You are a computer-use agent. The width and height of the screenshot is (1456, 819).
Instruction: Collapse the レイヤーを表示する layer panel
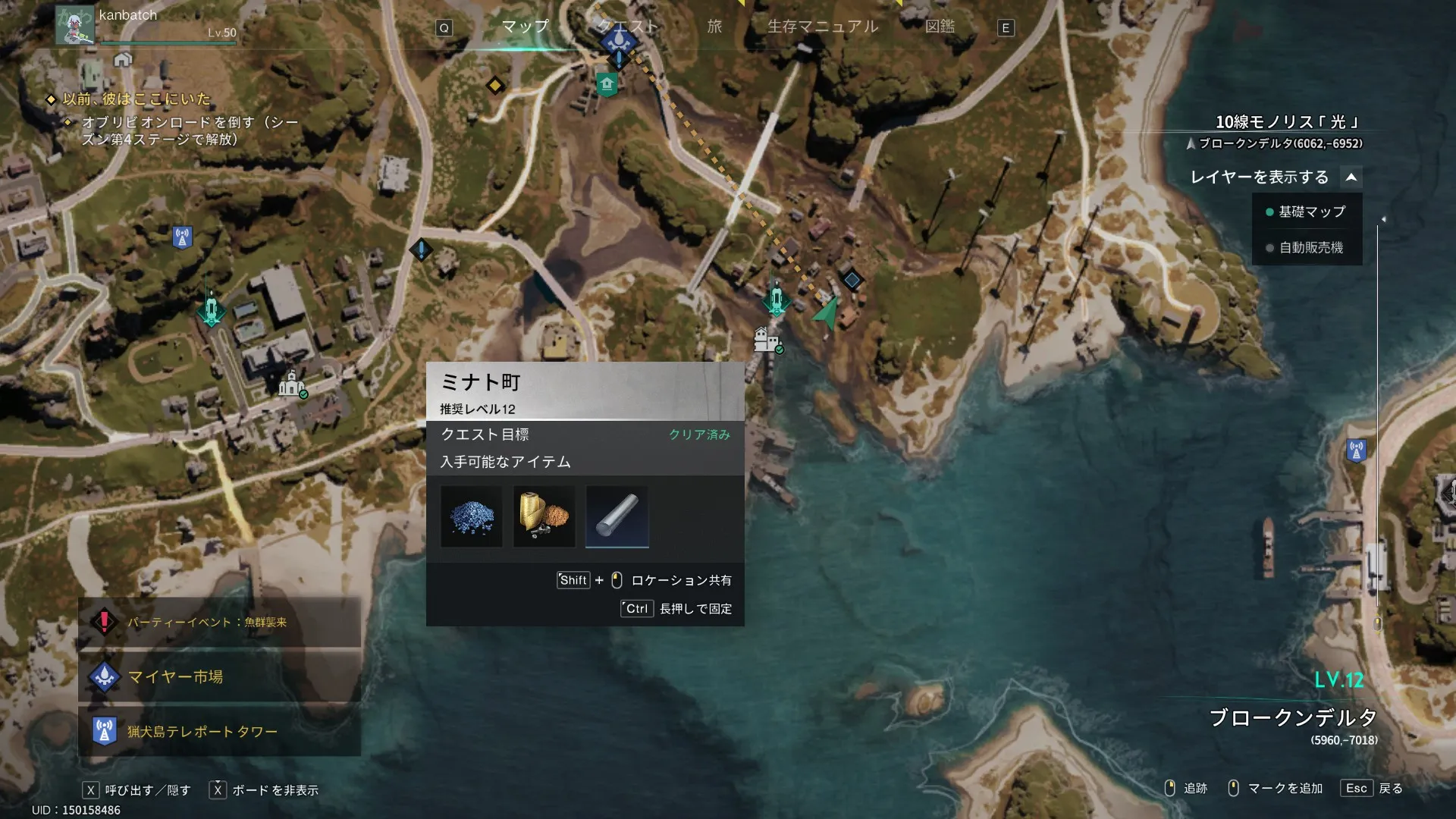tap(1351, 177)
